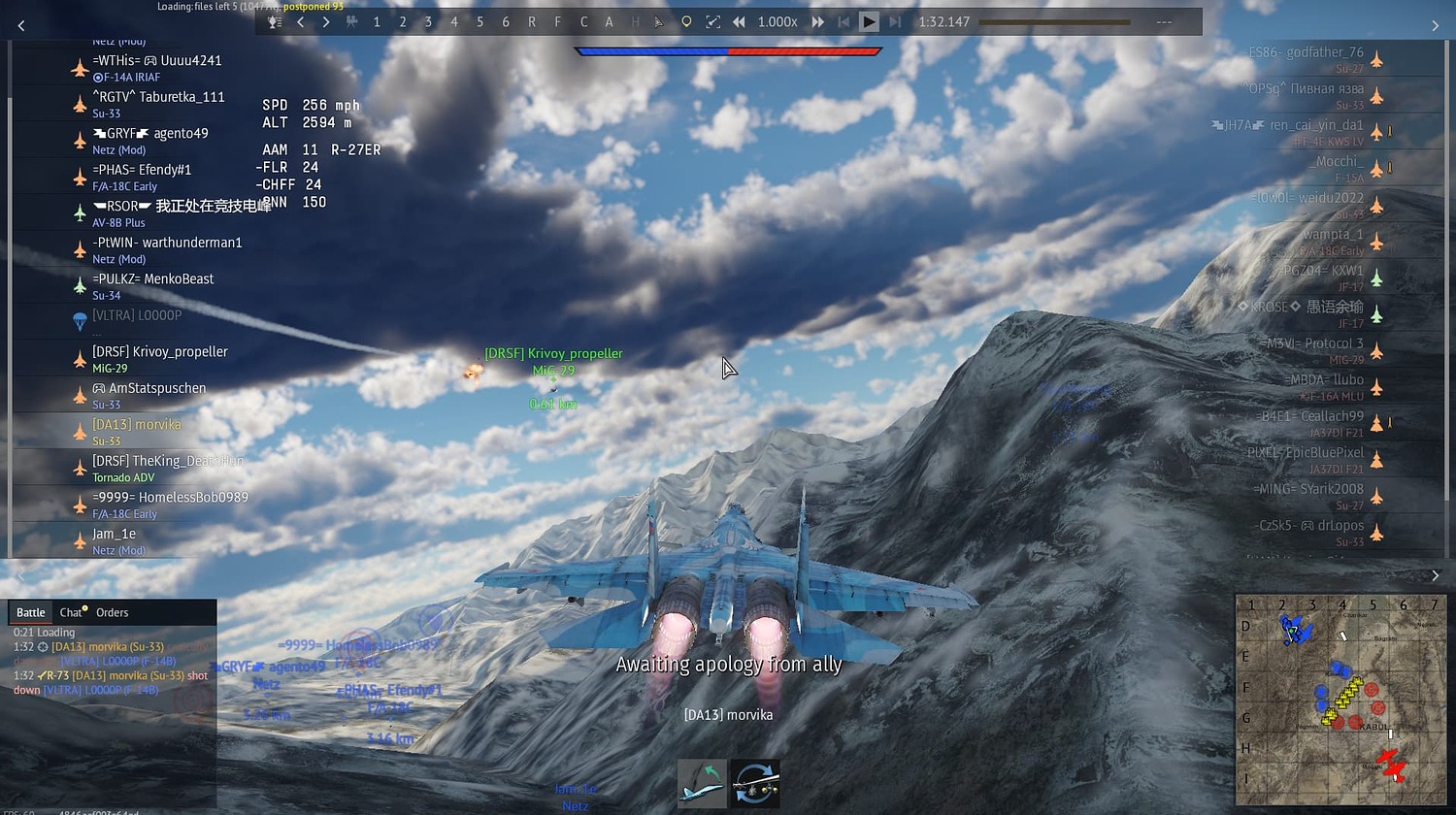This screenshot has width=1456, height=815.
Task: Switch to the Chat tab
Action: click(x=71, y=611)
